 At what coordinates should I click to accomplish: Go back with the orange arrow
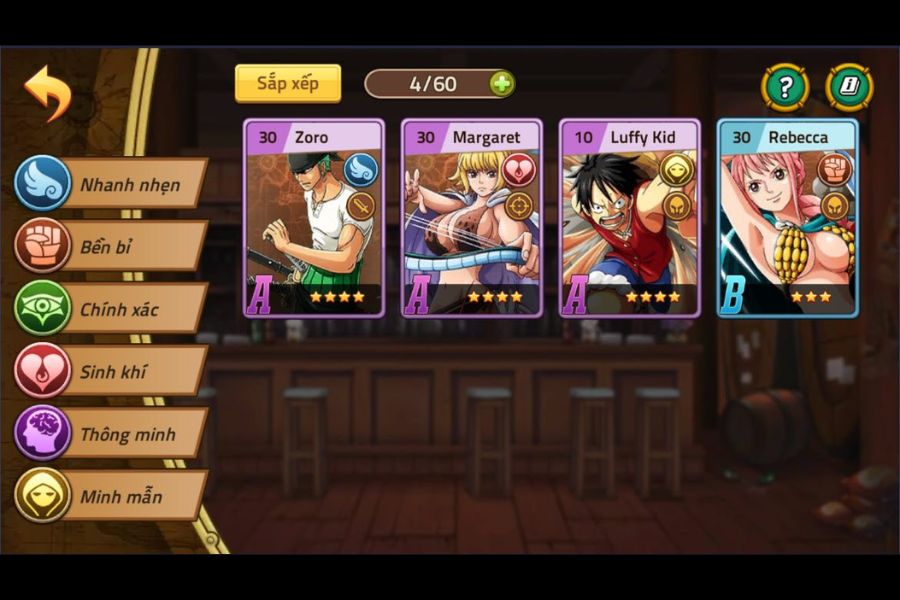point(47,91)
